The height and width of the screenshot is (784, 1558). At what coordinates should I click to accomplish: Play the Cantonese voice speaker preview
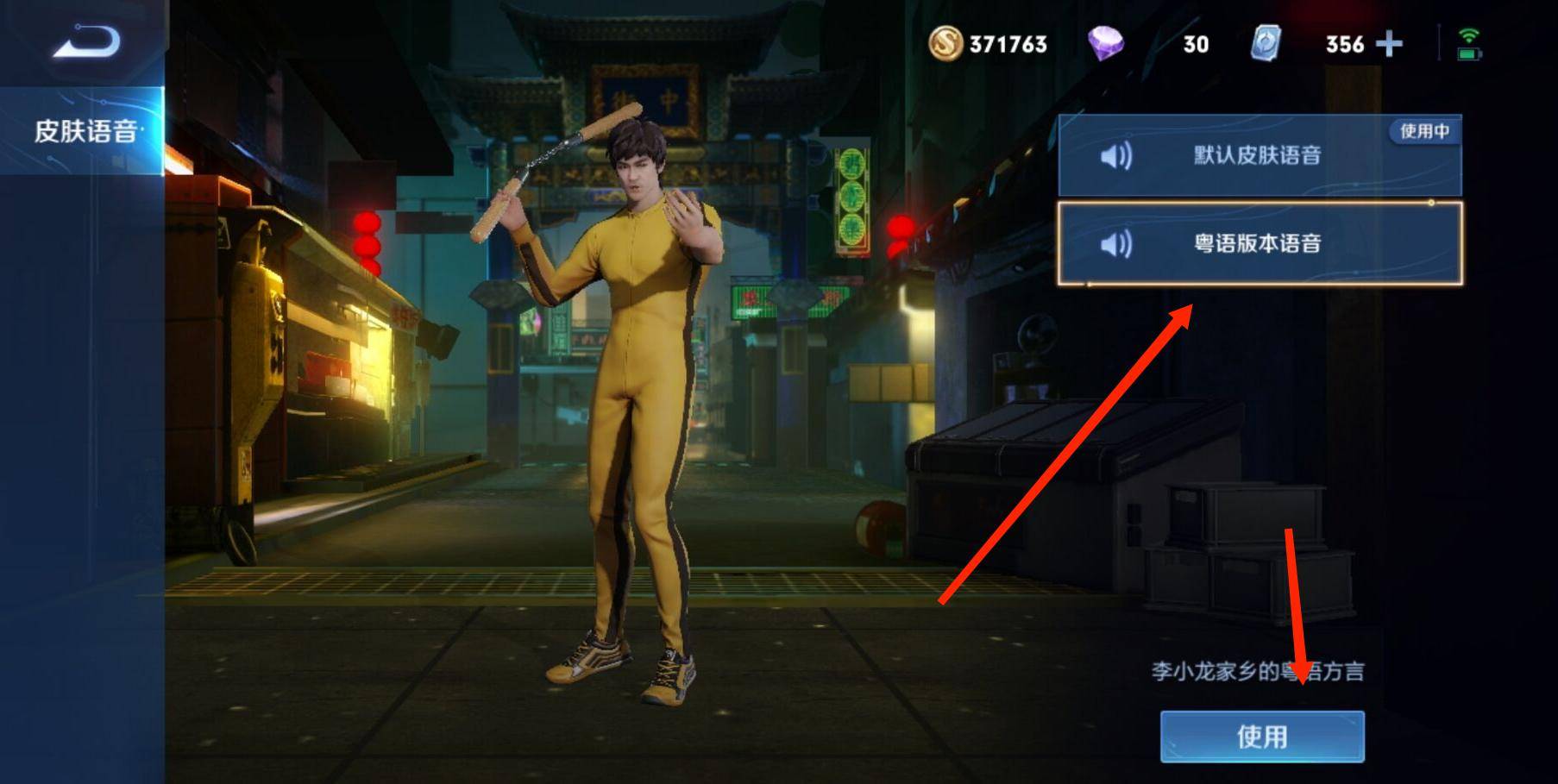pos(1116,245)
